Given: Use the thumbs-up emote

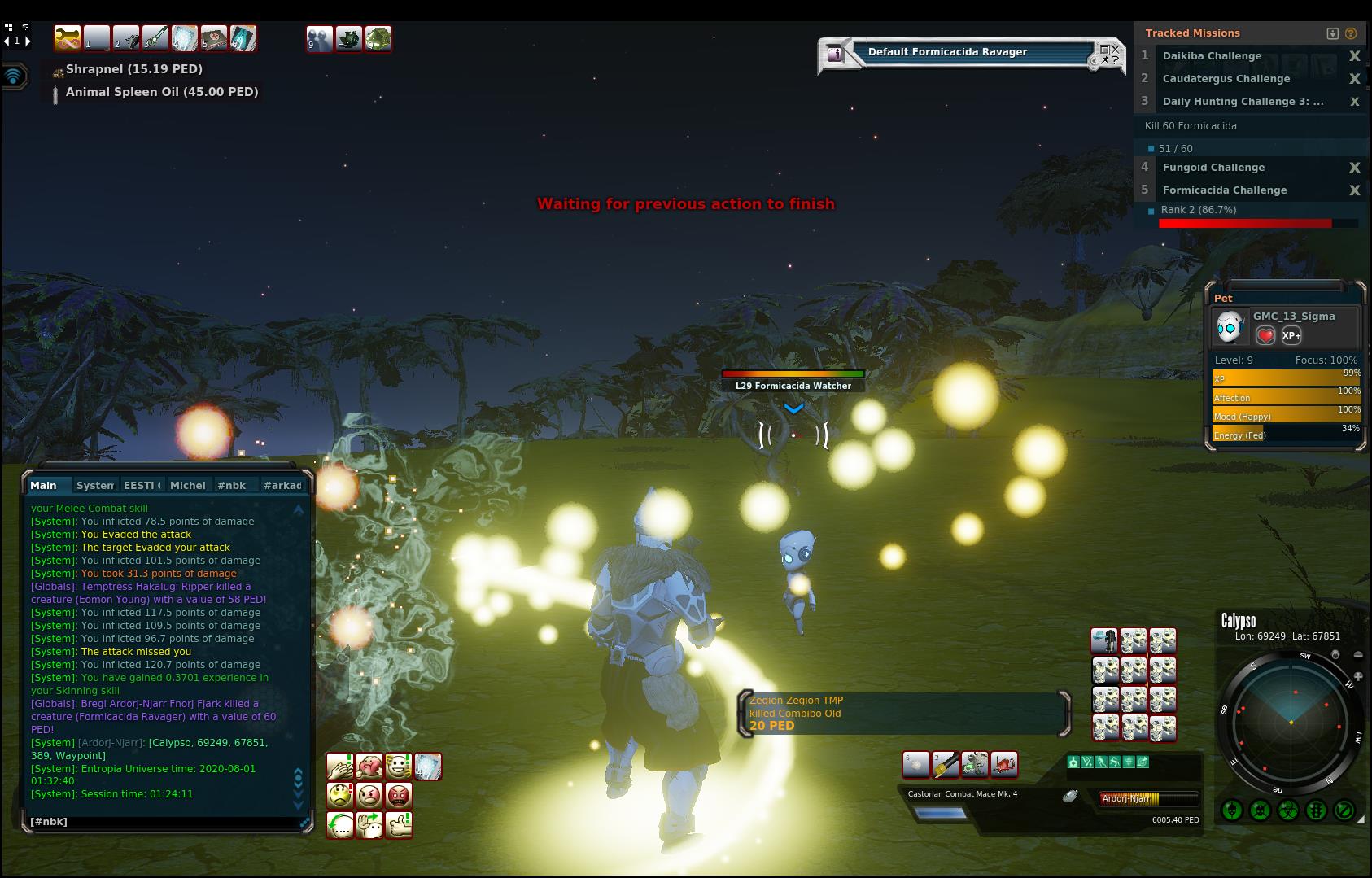Looking at the screenshot, I should 399,825.
